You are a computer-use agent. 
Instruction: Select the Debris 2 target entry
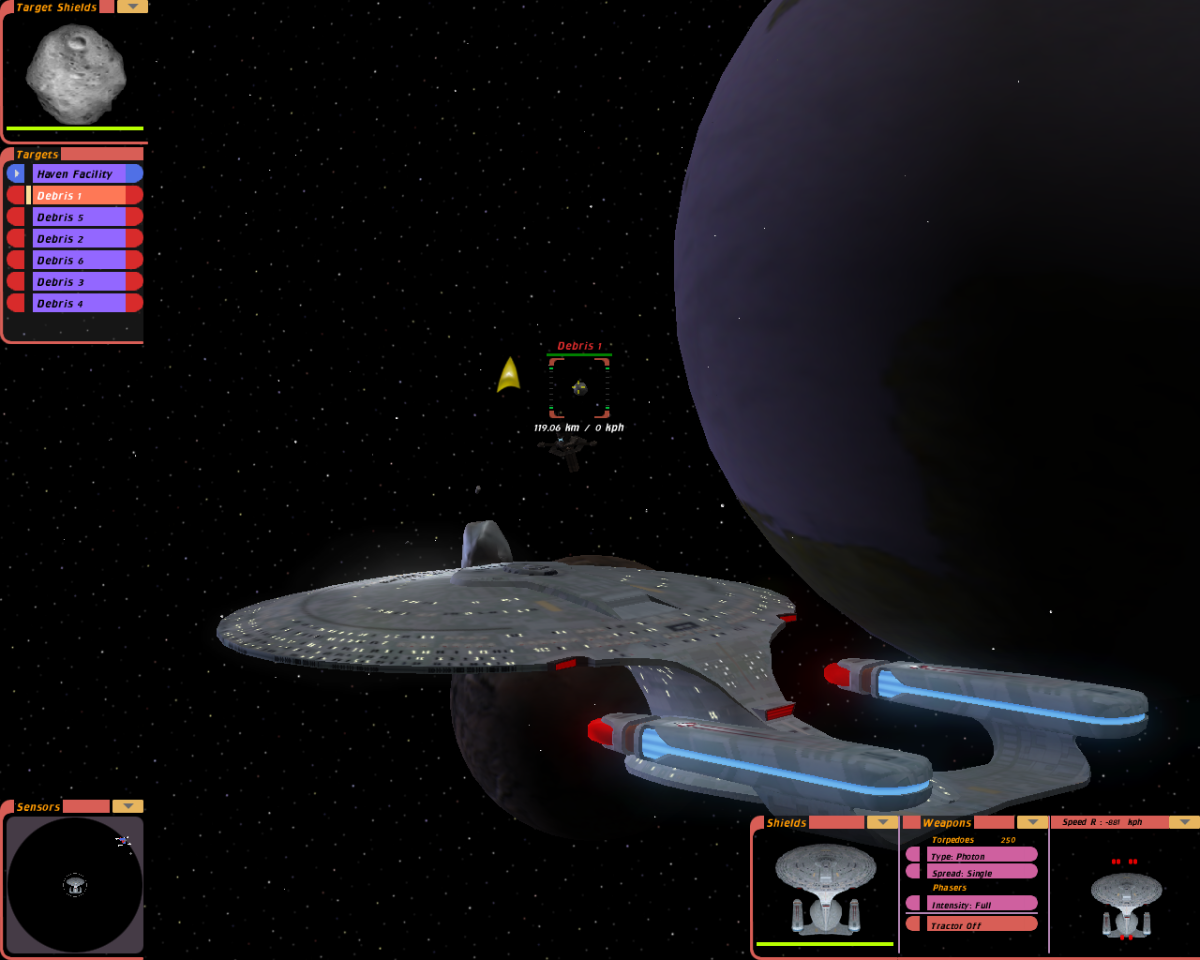pos(80,239)
